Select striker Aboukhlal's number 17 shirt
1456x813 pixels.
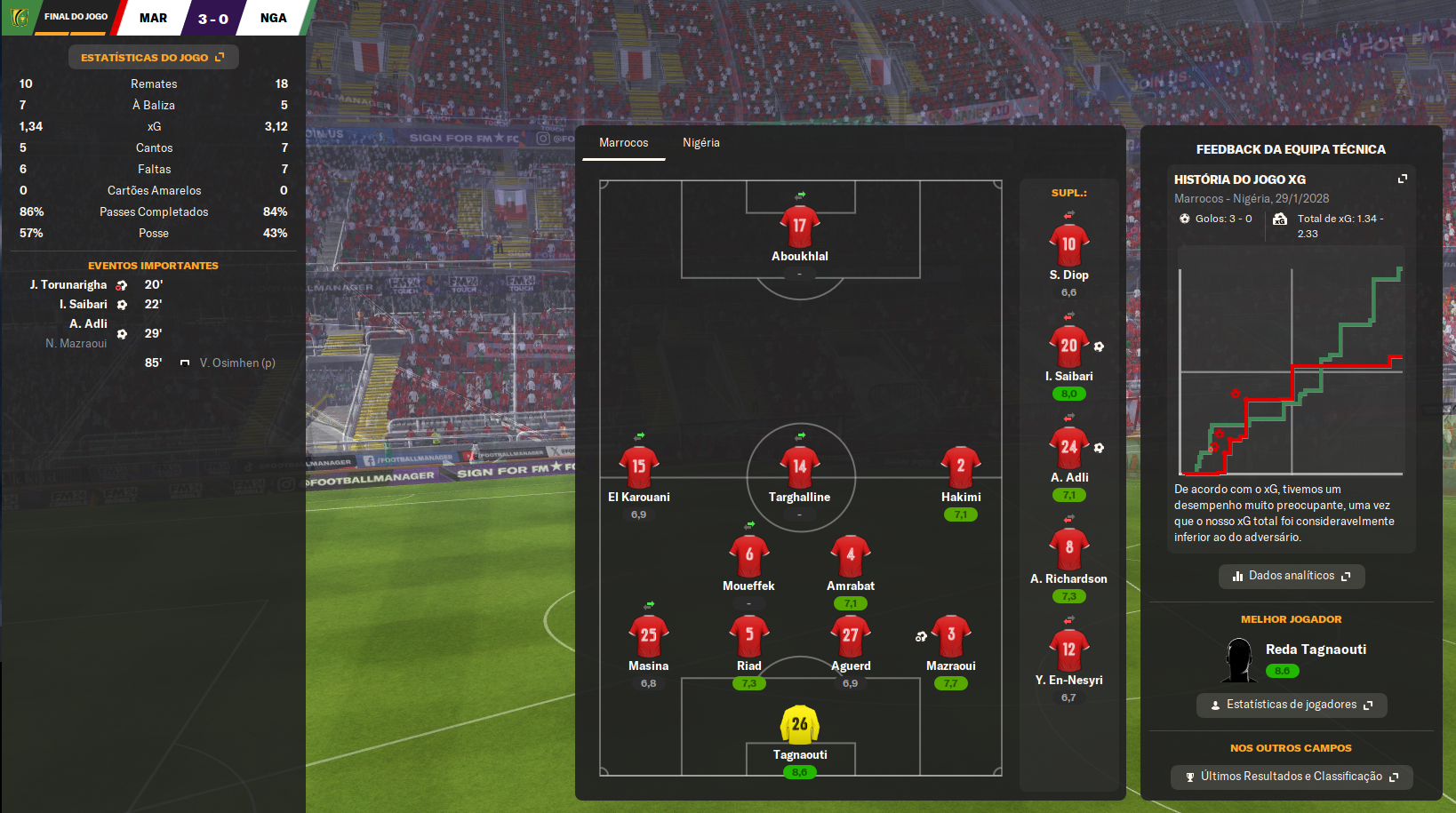click(799, 227)
